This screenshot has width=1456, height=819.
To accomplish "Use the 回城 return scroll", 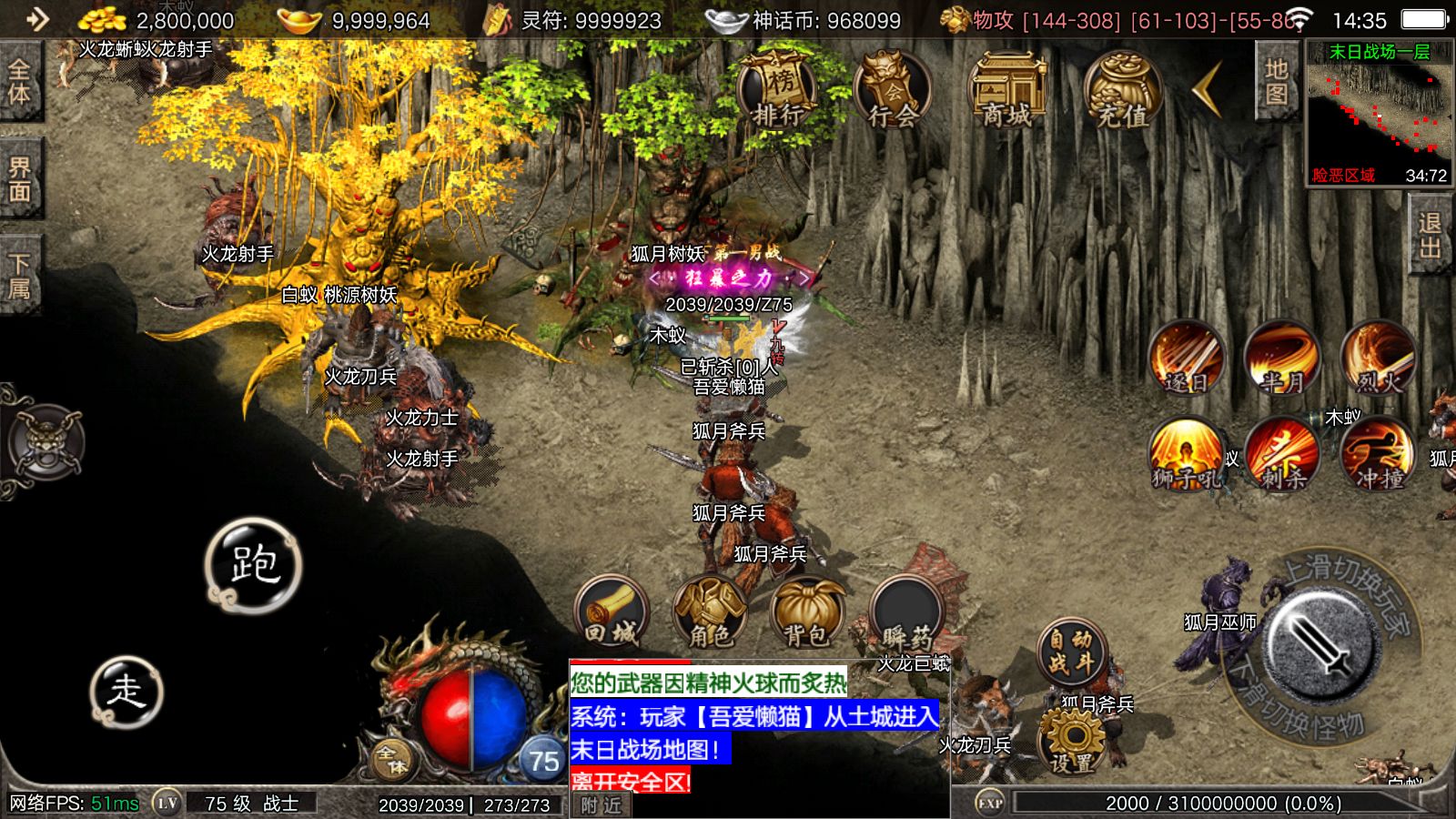I will coord(612,613).
